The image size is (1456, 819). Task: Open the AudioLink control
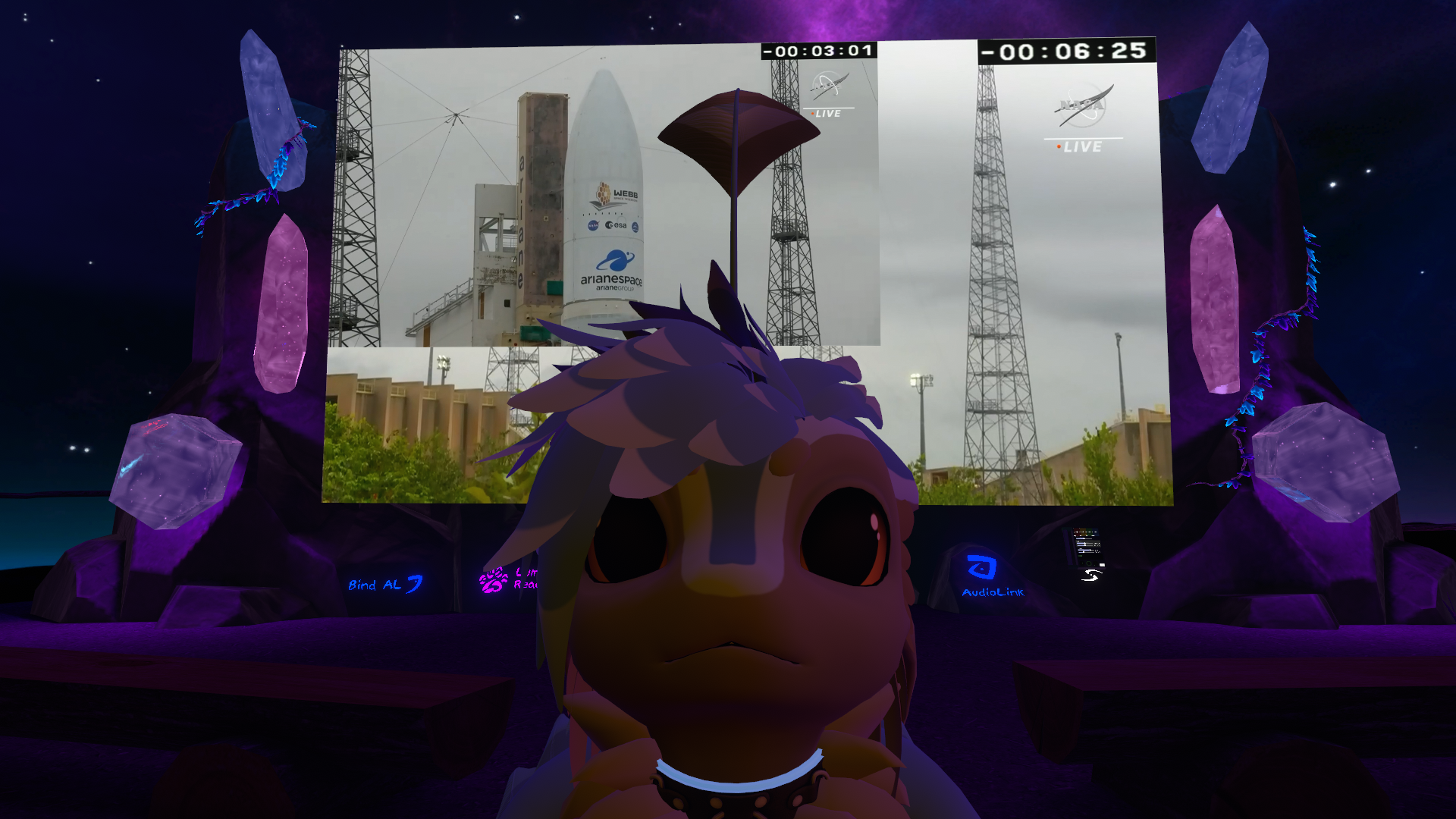pos(990,576)
